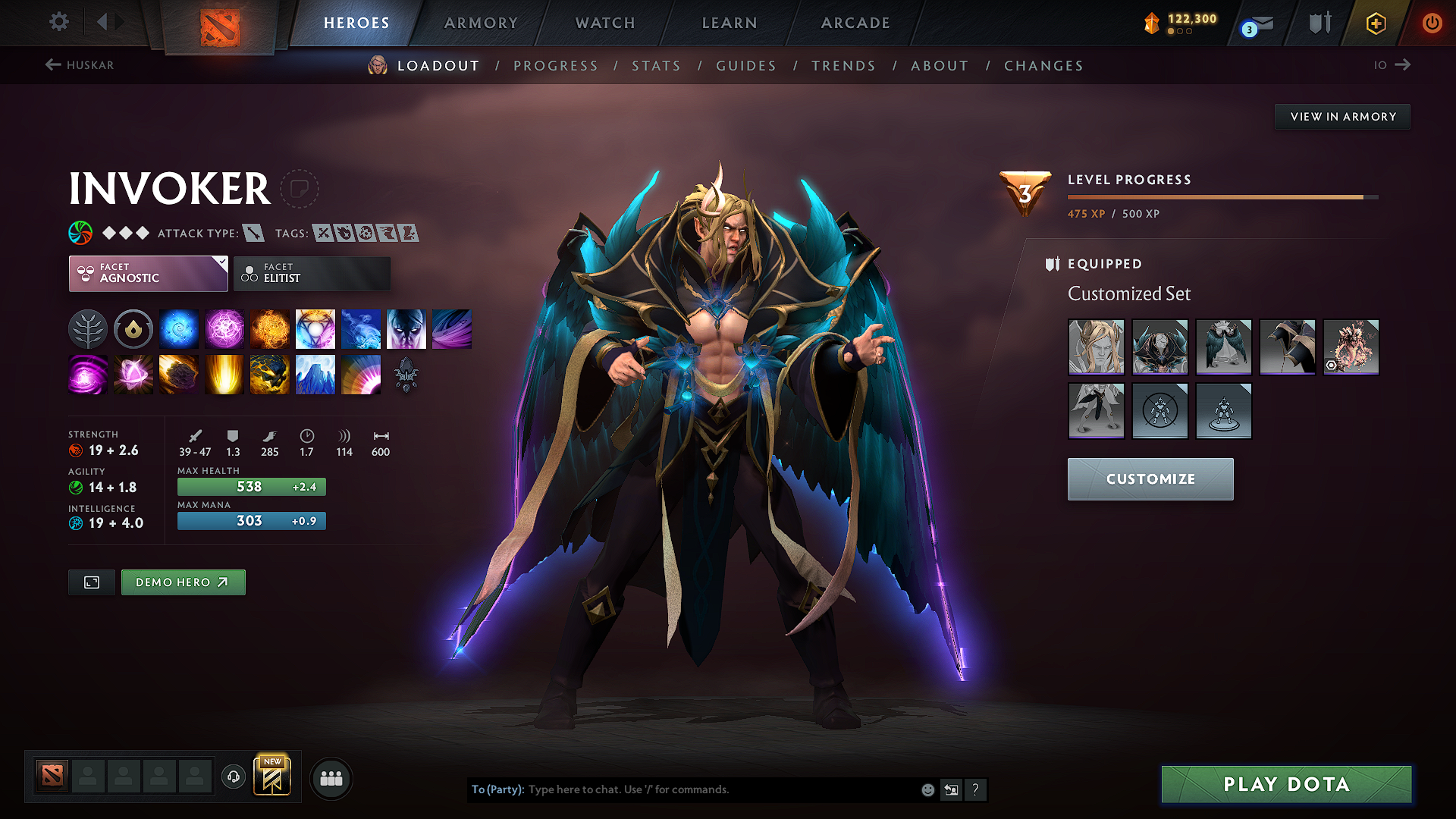This screenshot has width=1456, height=819.
Task: View the Sun Strike ability
Action: [x=224, y=375]
